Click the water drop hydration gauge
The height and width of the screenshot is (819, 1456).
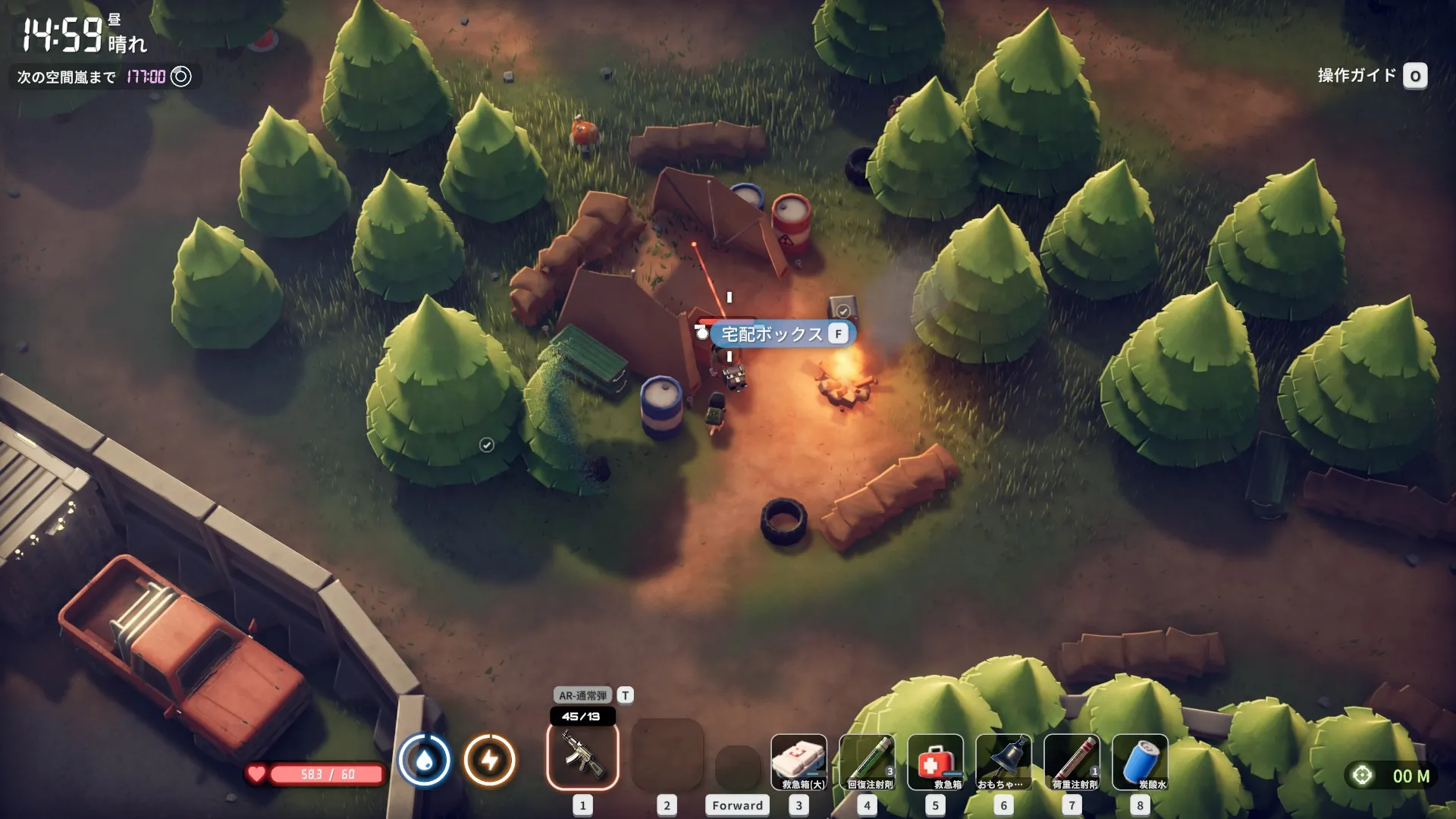pyautogui.click(x=425, y=760)
